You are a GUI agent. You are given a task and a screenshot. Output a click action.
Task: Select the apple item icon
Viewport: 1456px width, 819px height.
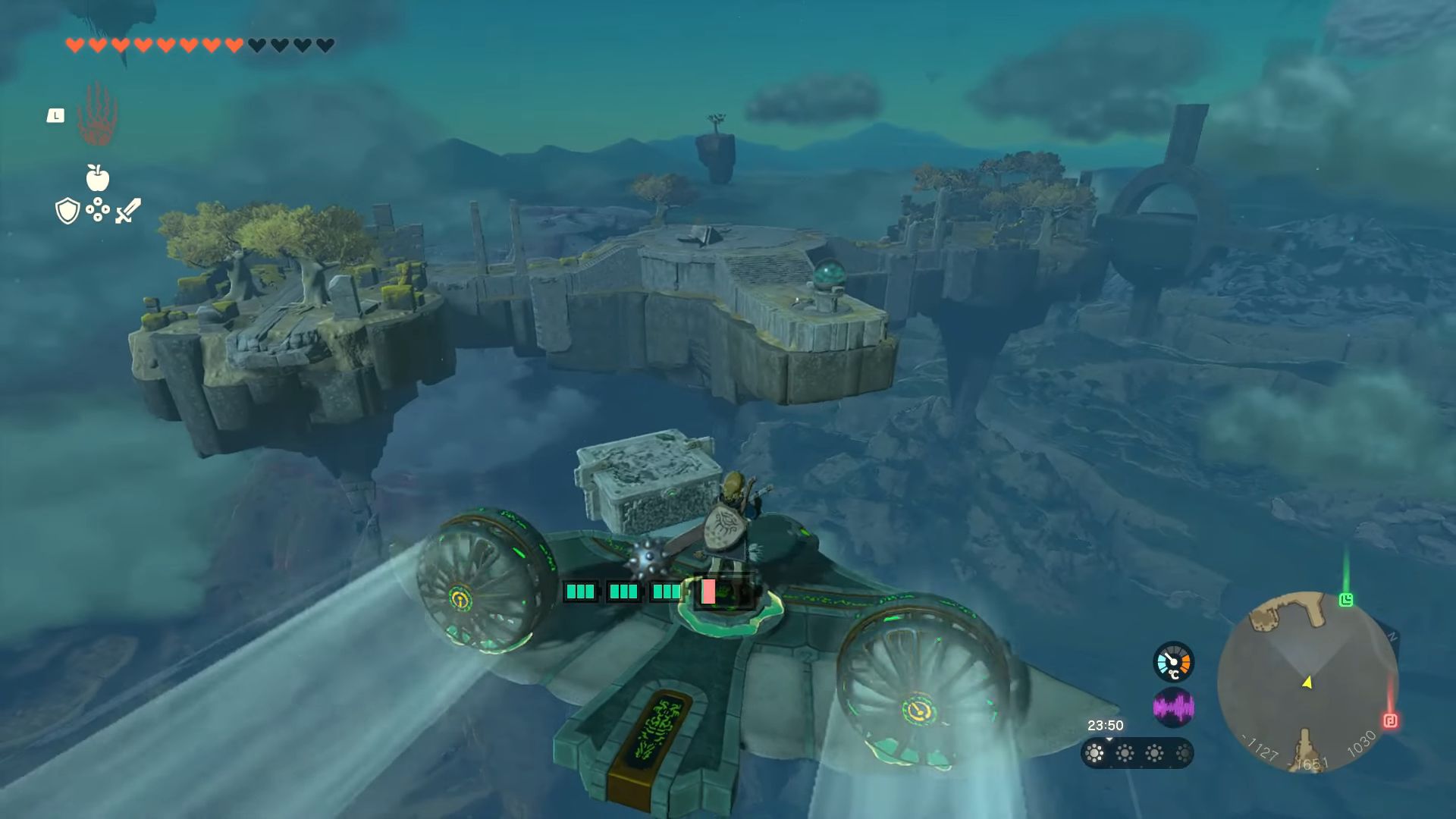click(97, 177)
